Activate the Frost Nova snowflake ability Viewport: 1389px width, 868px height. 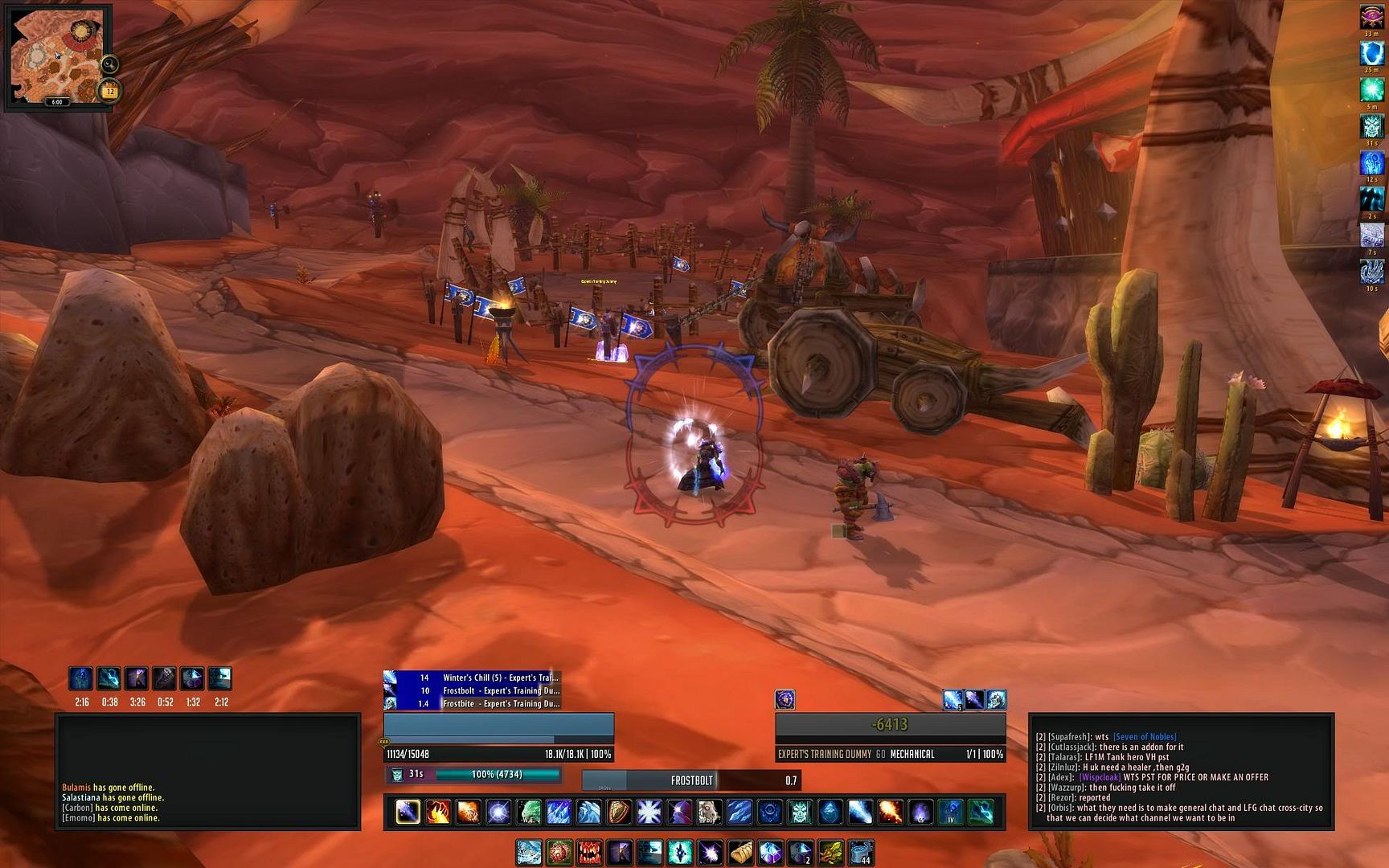(649, 812)
